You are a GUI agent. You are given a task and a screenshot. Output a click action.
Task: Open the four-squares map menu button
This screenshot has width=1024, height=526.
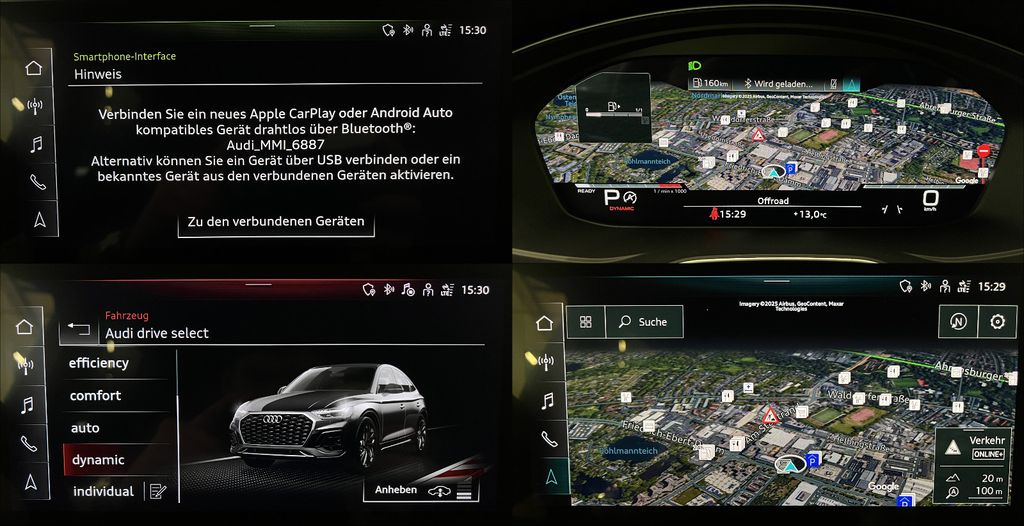pyautogui.click(x=585, y=322)
